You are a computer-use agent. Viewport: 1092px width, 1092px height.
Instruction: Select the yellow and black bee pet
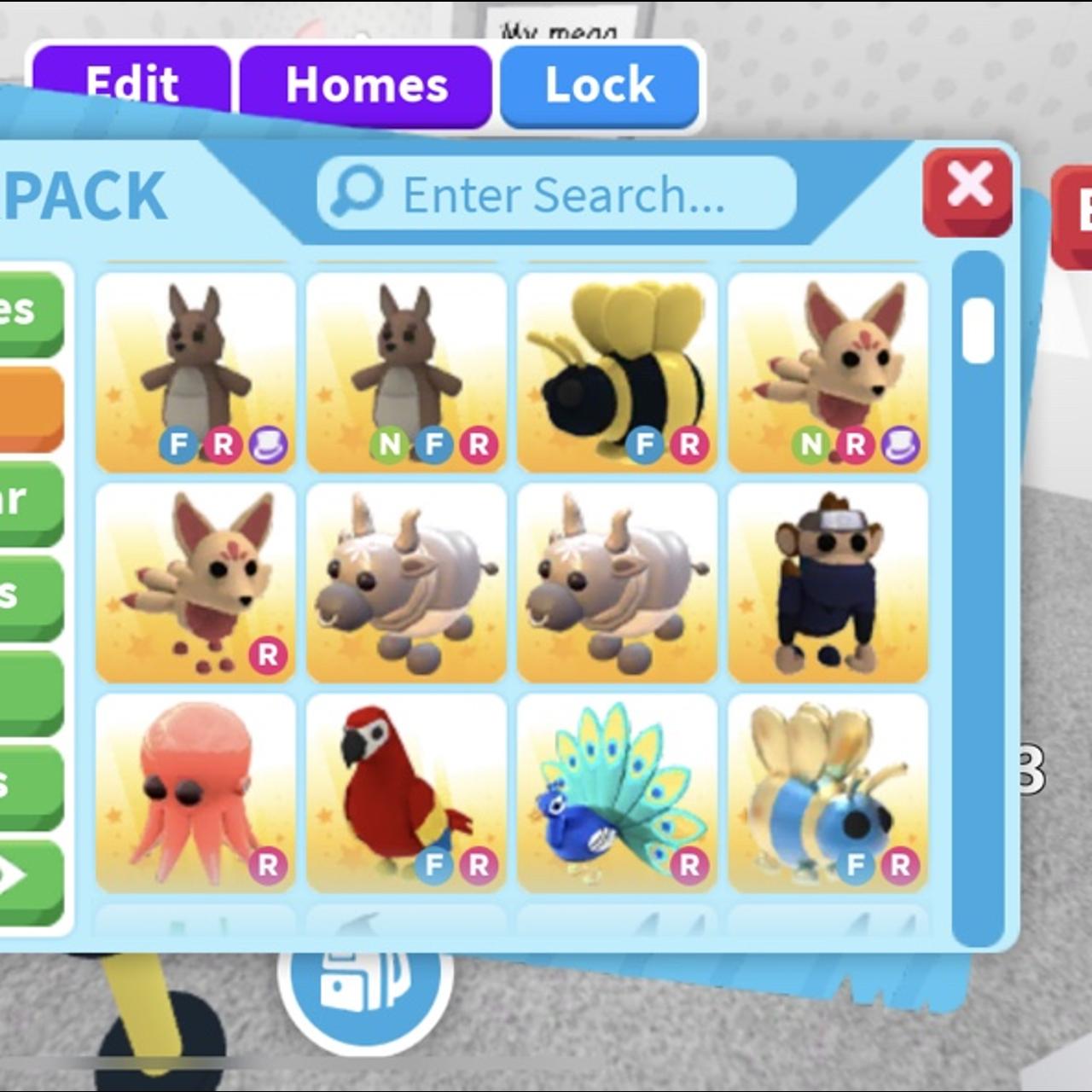617,372
